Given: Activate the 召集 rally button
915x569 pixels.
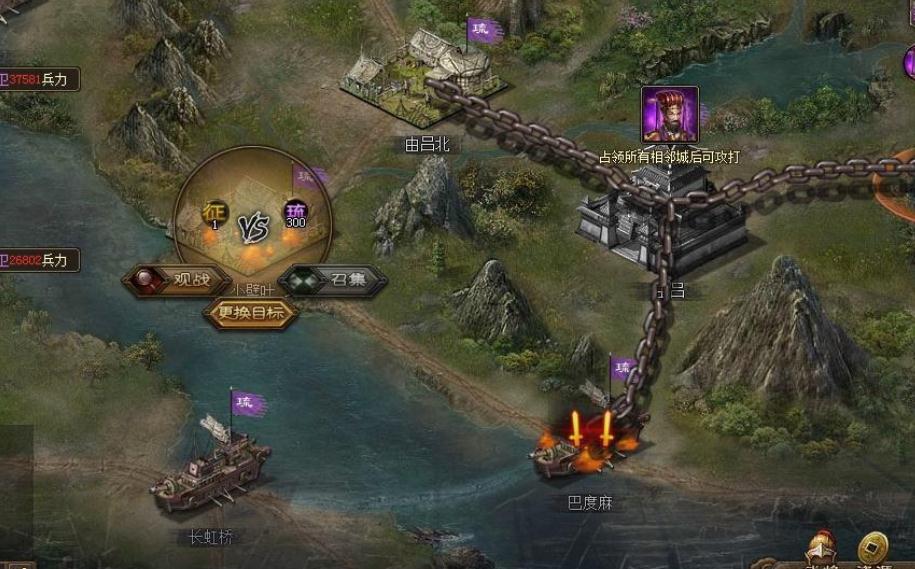Looking at the screenshot, I should tap(334, 281).
